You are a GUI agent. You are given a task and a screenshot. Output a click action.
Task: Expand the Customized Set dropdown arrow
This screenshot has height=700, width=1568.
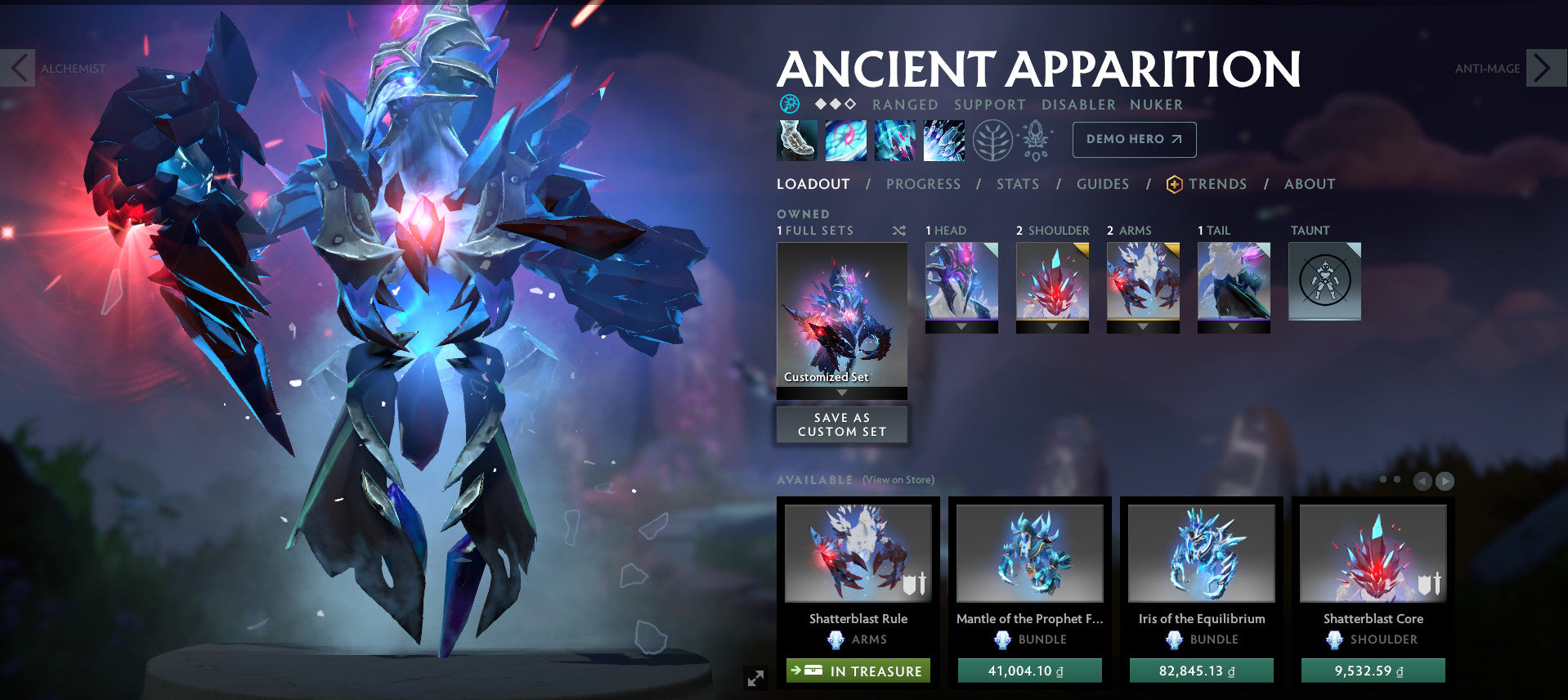(842, 392)
